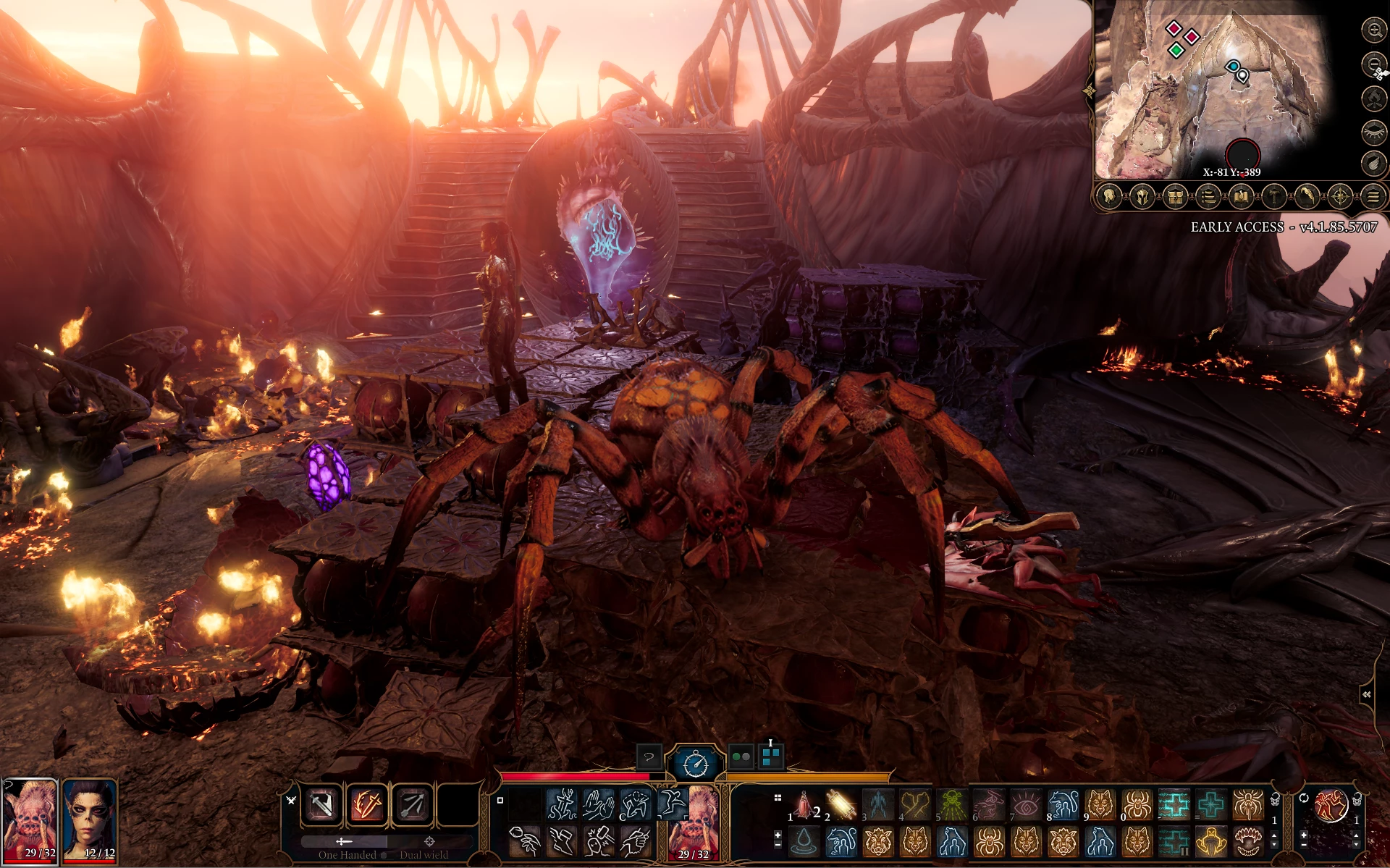Click the feather wing icon by minimap

click(x=1373, y=164)
